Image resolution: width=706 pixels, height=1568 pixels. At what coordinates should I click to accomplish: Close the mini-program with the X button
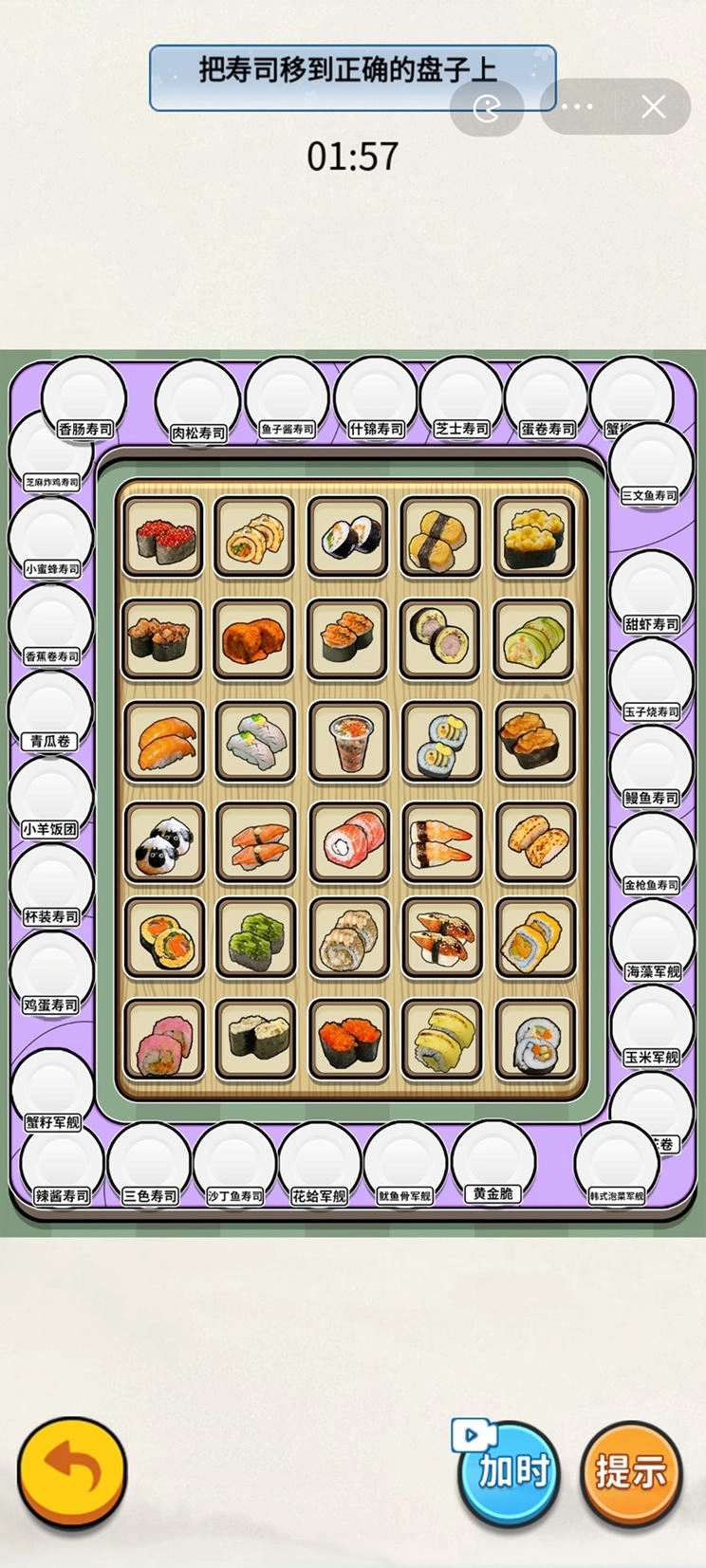(x=653, y=107)
